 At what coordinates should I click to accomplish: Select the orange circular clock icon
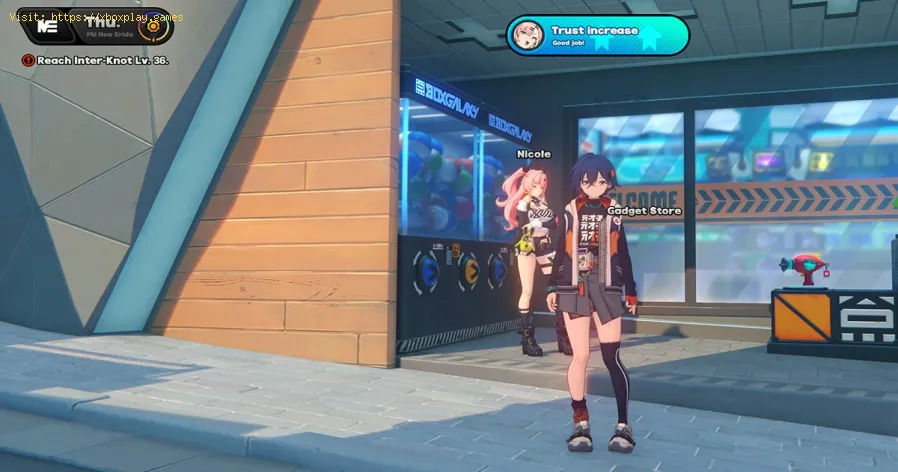pos(153,27)
